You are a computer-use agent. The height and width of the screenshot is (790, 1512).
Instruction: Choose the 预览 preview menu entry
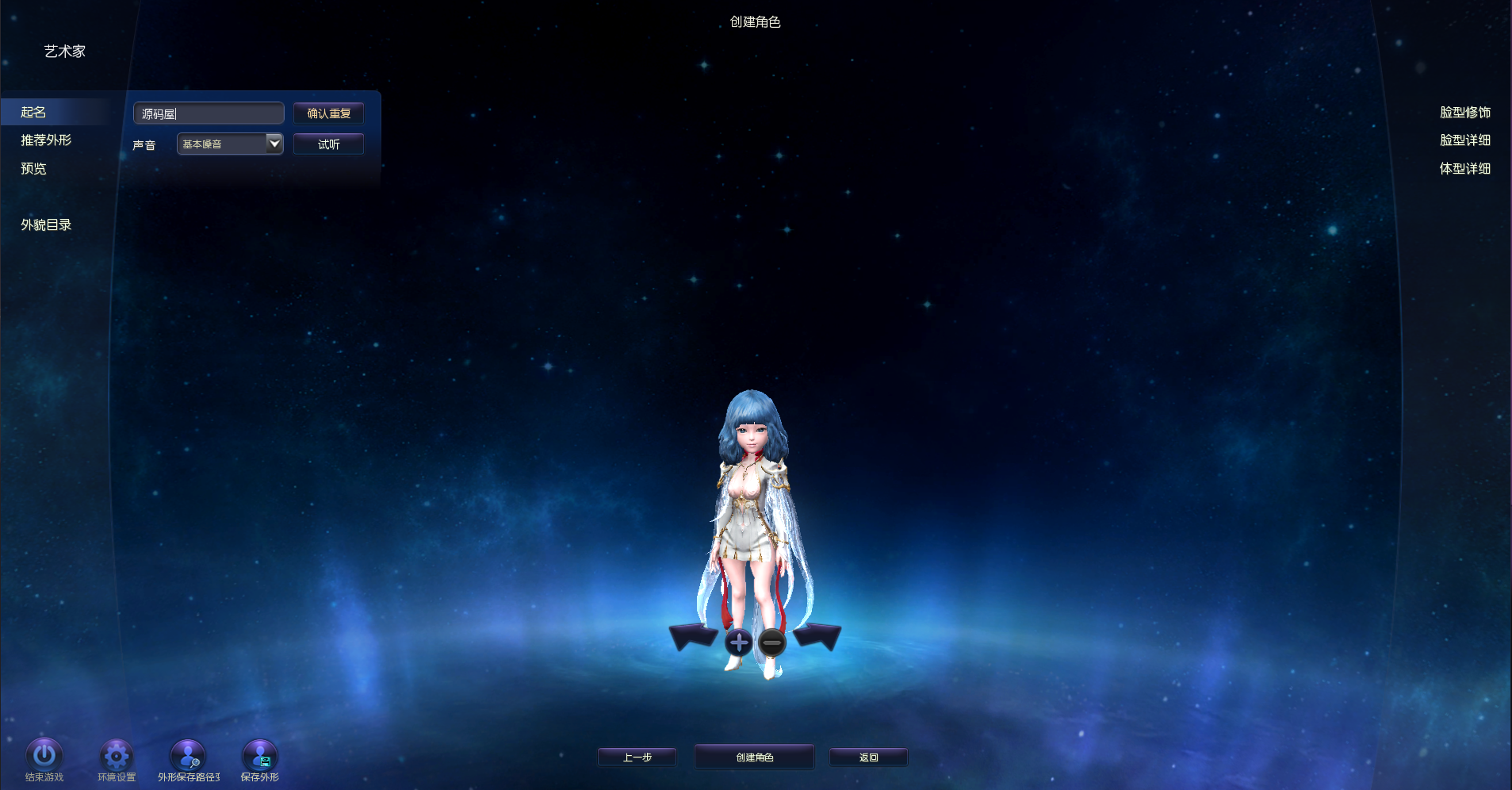(33, 169)
